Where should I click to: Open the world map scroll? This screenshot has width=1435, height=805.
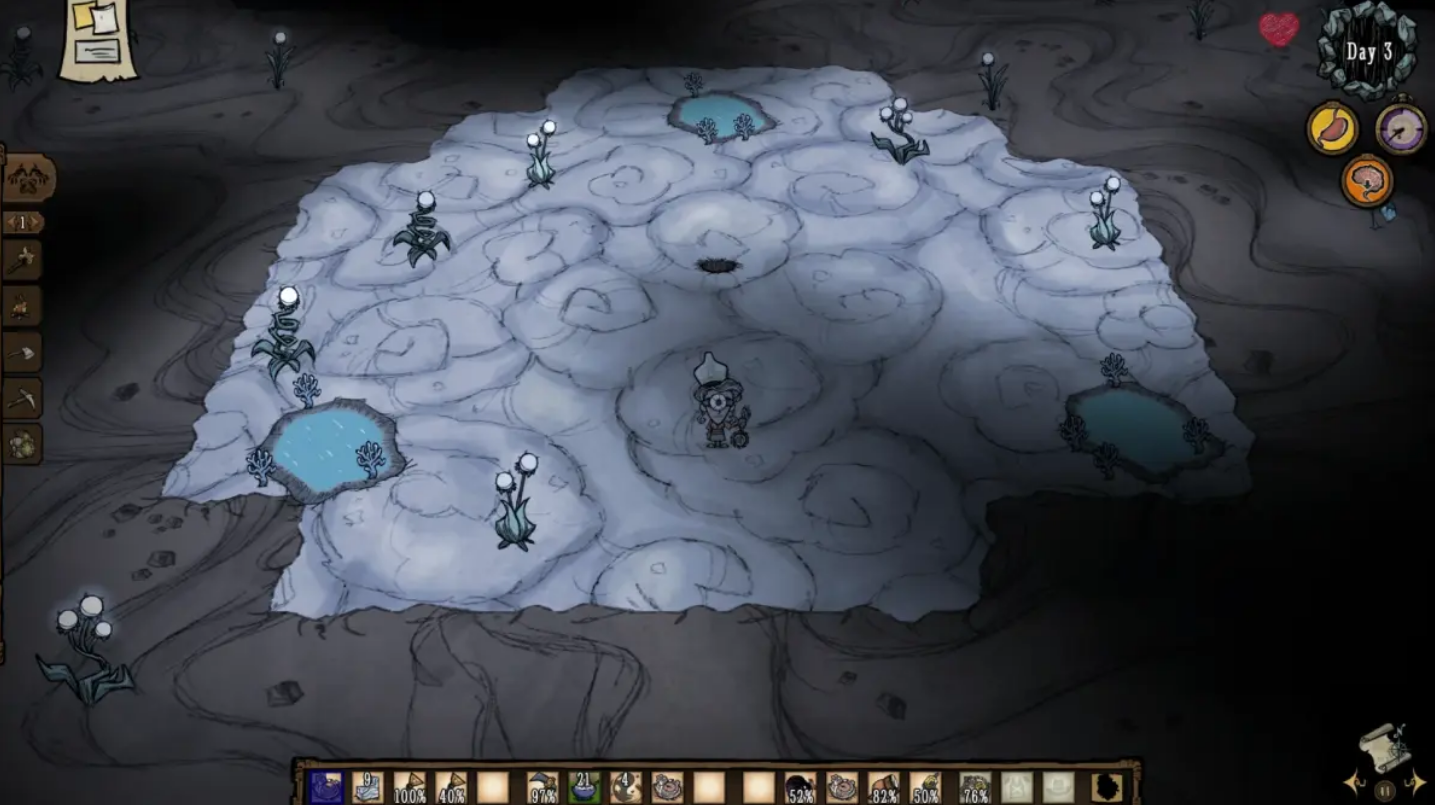click(x=1385, y=748)
